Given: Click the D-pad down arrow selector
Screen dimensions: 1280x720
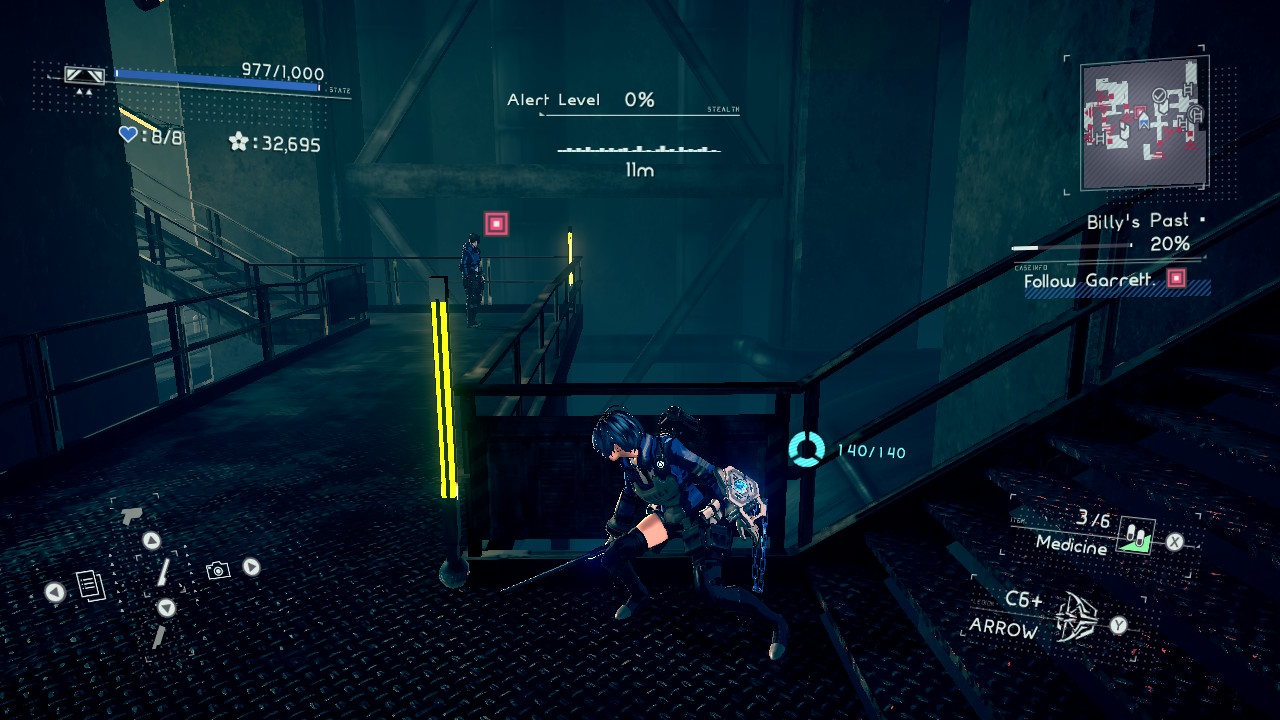Looking at the screenshot, I should tap(167, 607).
